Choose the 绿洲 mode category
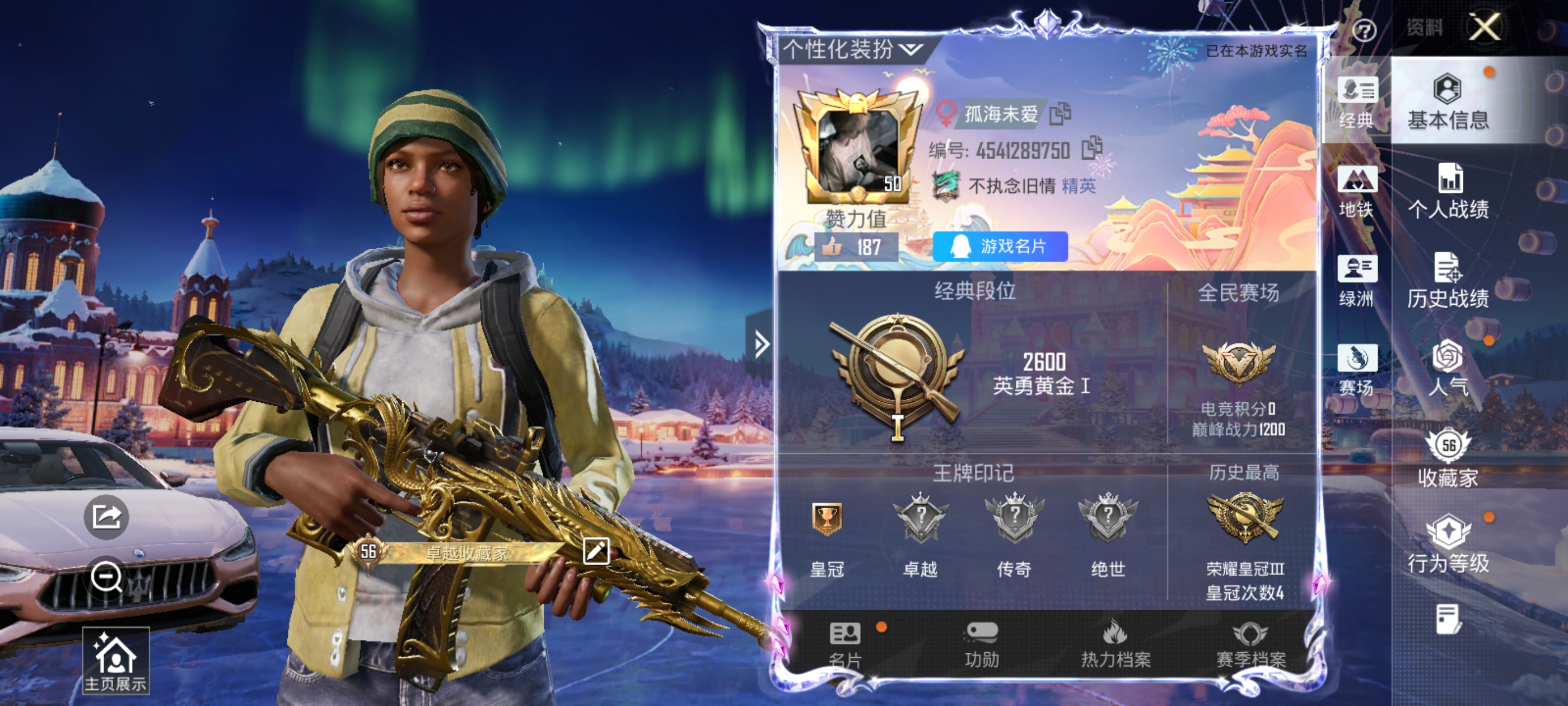Screen dimensions: 1568x706 coord(1357,281)
